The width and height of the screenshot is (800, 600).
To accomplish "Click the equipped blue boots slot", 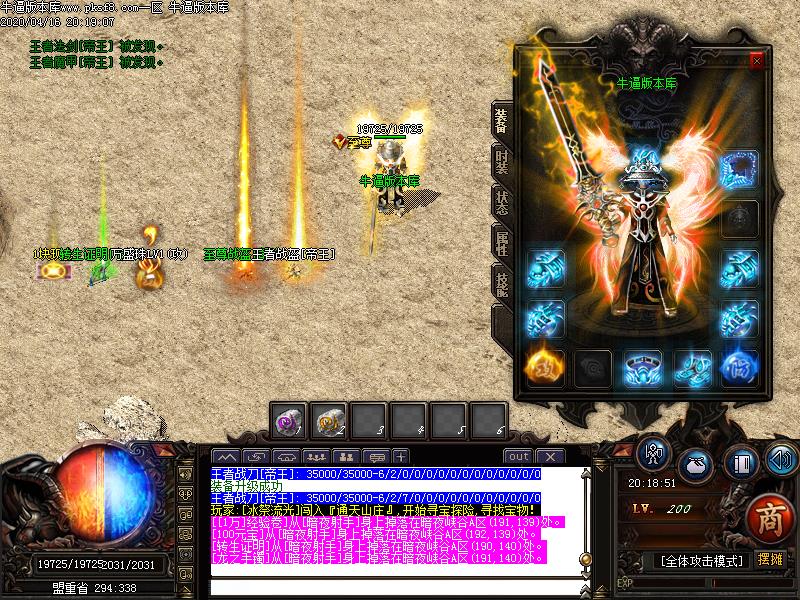I will pyautogui.click(x=692, y=367).
